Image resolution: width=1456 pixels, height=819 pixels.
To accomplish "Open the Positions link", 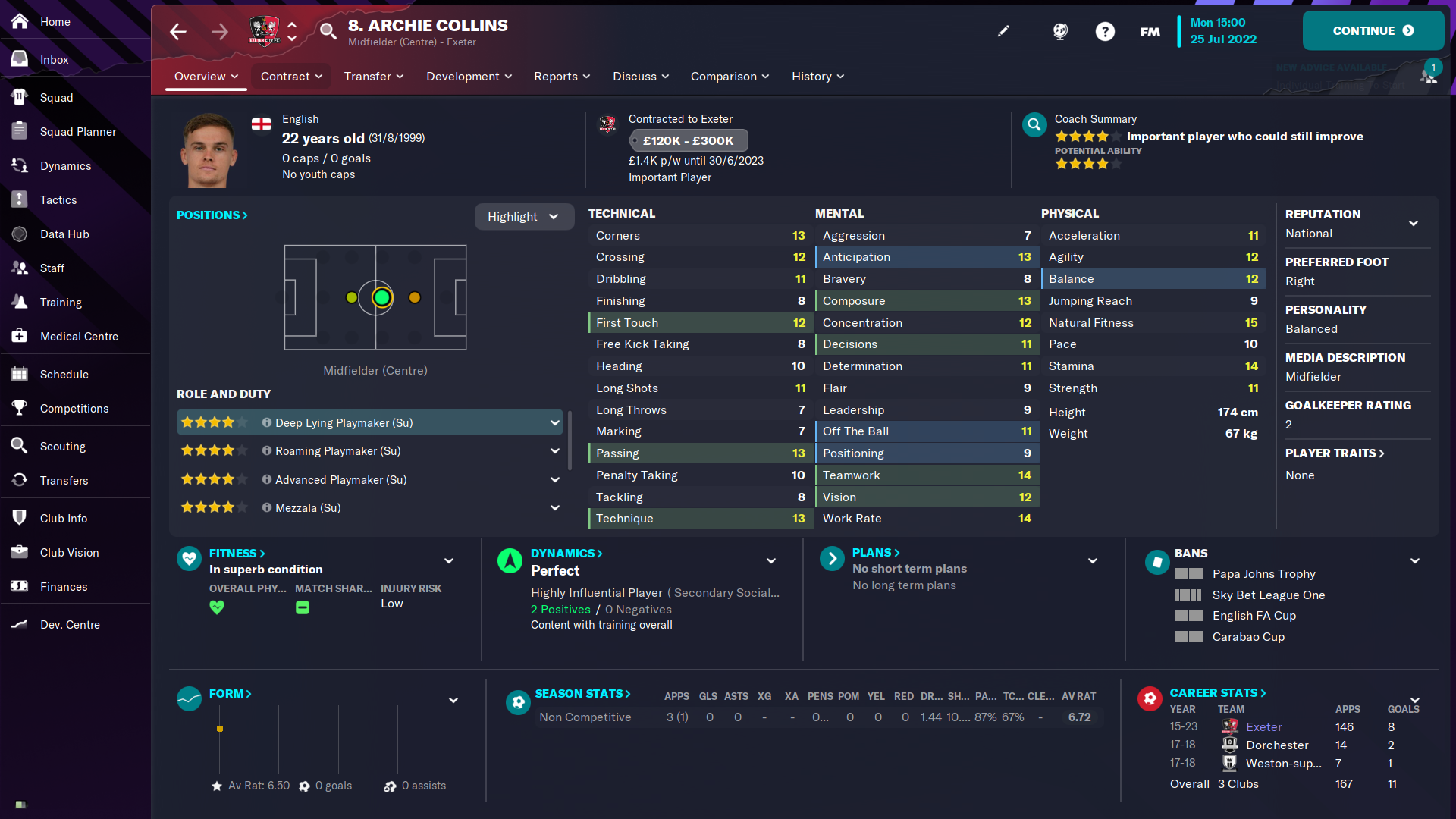I will (x=212, y=215).
